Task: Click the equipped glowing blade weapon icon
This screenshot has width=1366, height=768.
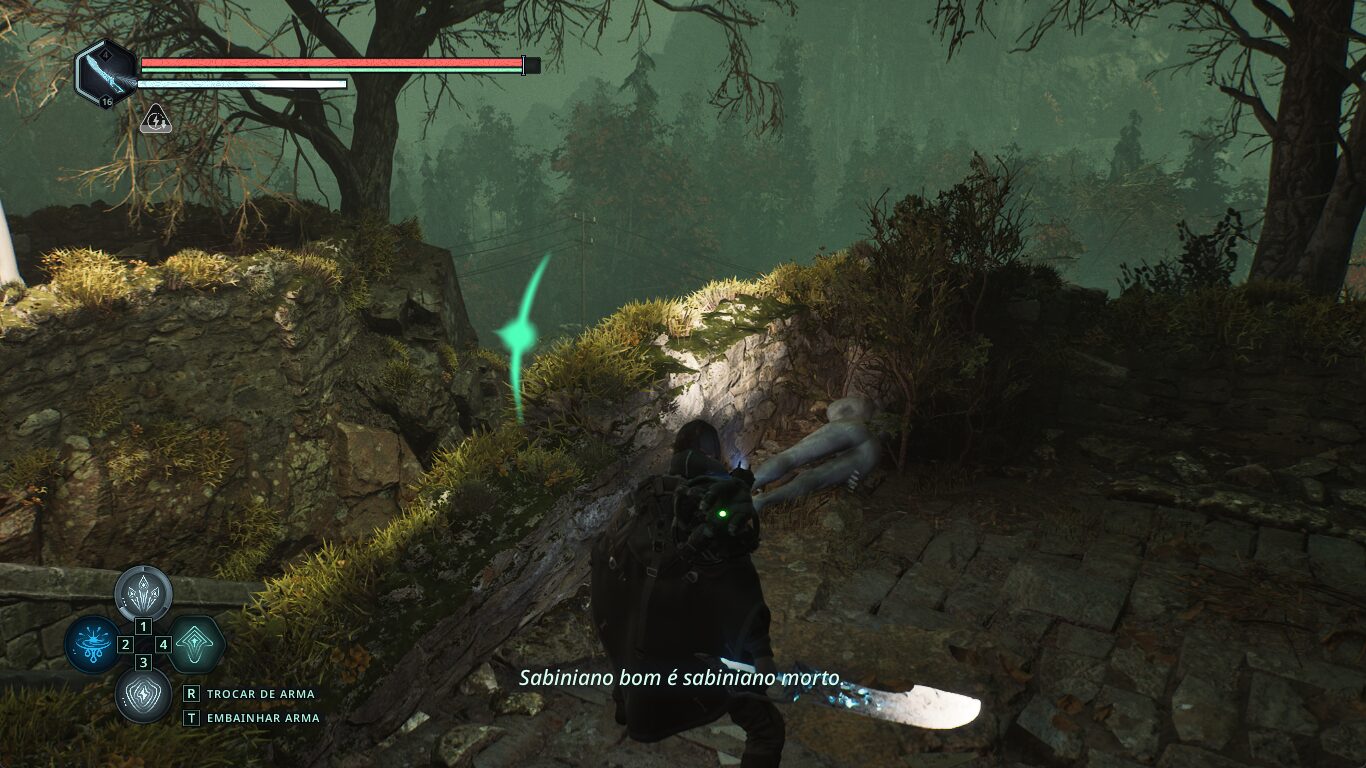Action: point(105,73)
